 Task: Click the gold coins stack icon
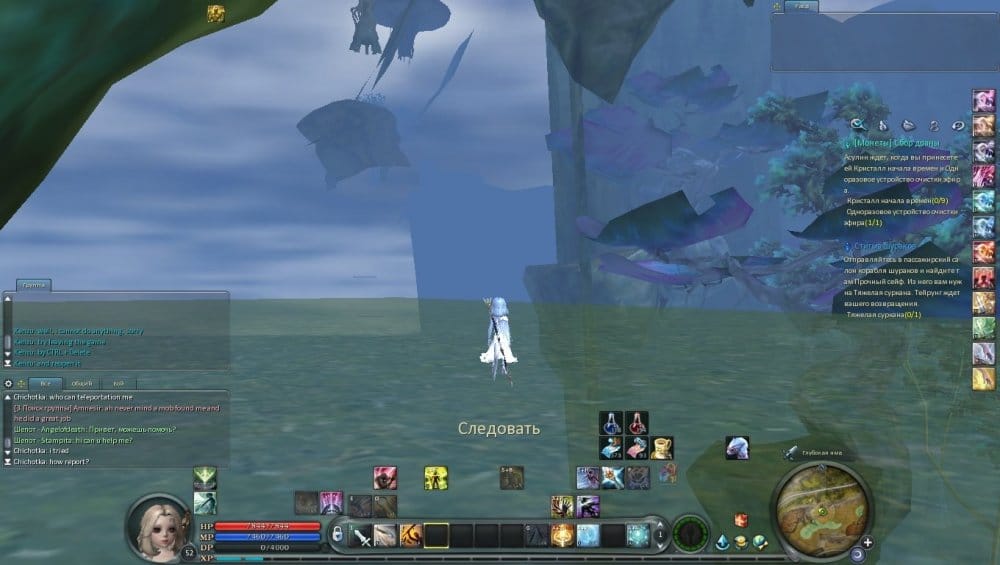741,542
